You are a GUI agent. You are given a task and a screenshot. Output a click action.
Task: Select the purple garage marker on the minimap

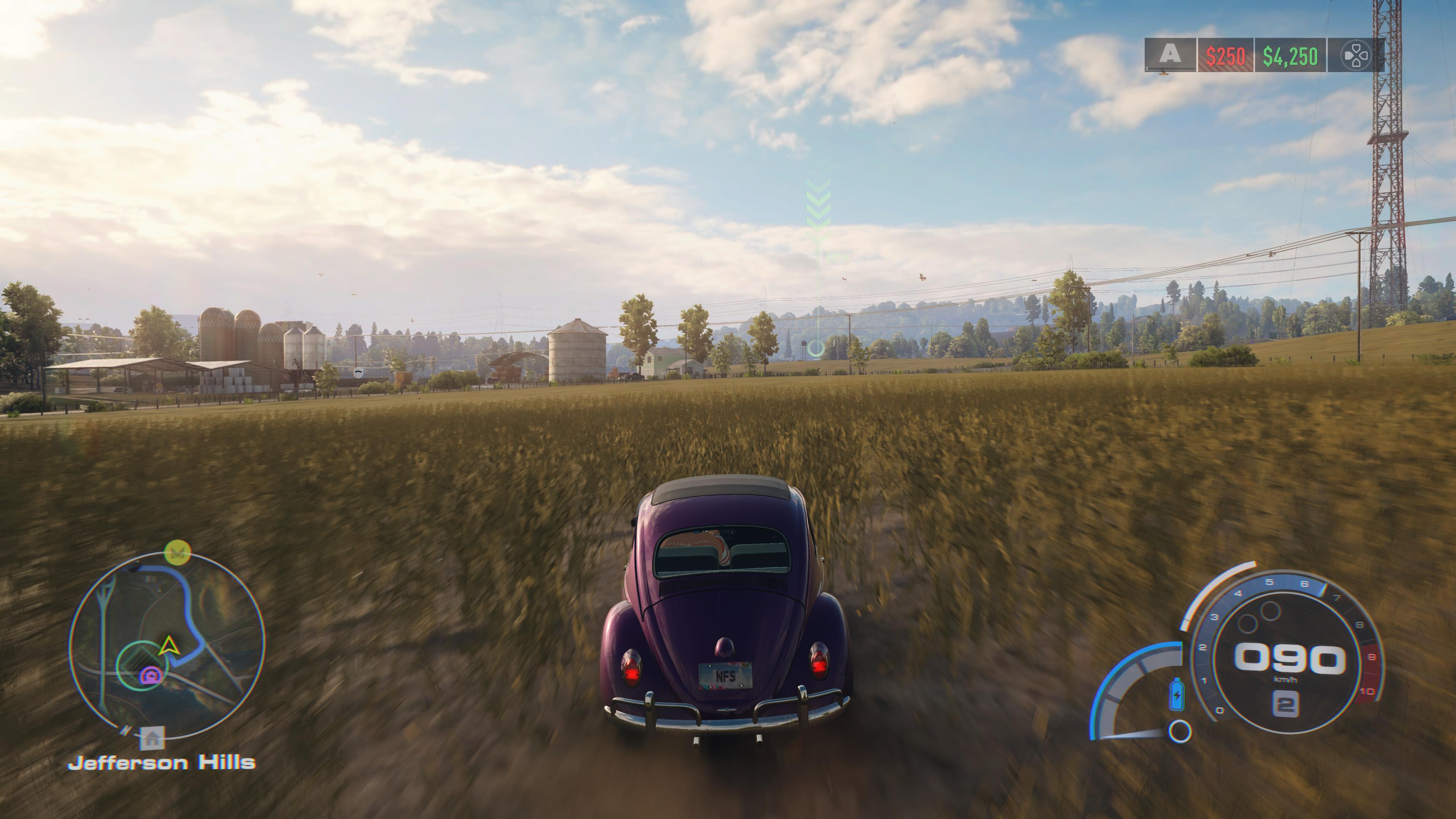coord(151,675)
